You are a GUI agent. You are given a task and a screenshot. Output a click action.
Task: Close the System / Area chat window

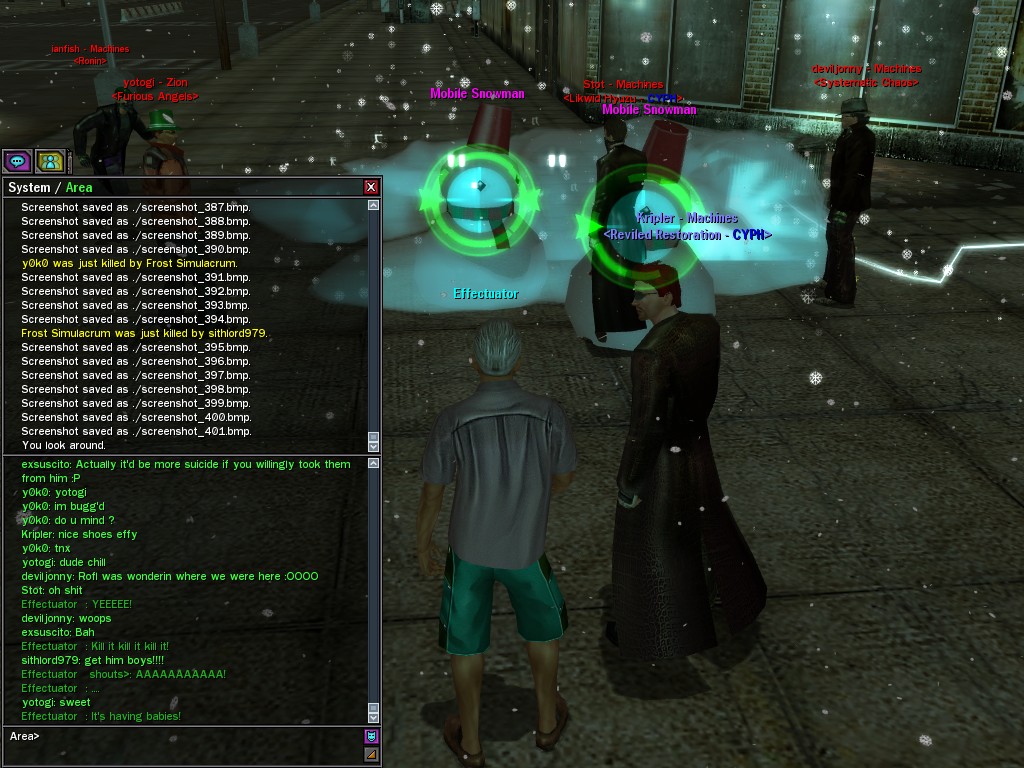(371, 187)
